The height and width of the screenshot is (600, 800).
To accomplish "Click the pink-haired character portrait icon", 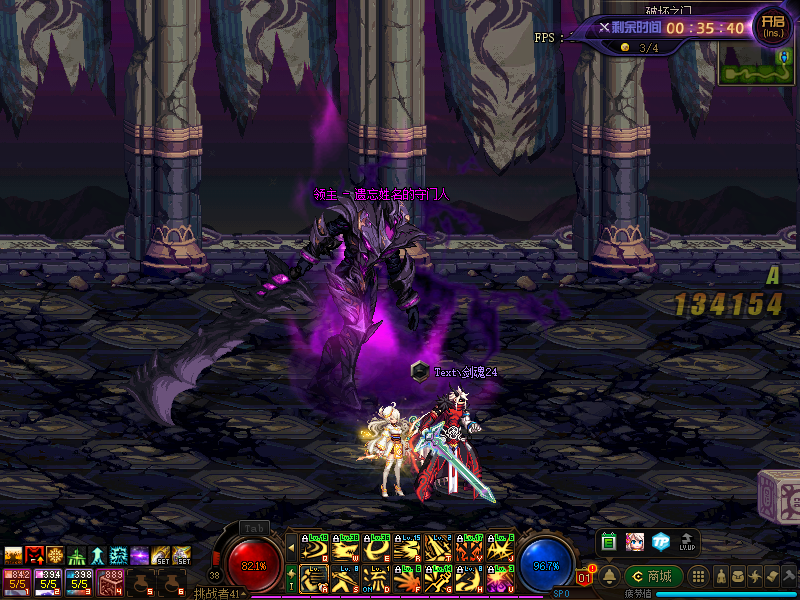I will point(635,542).
